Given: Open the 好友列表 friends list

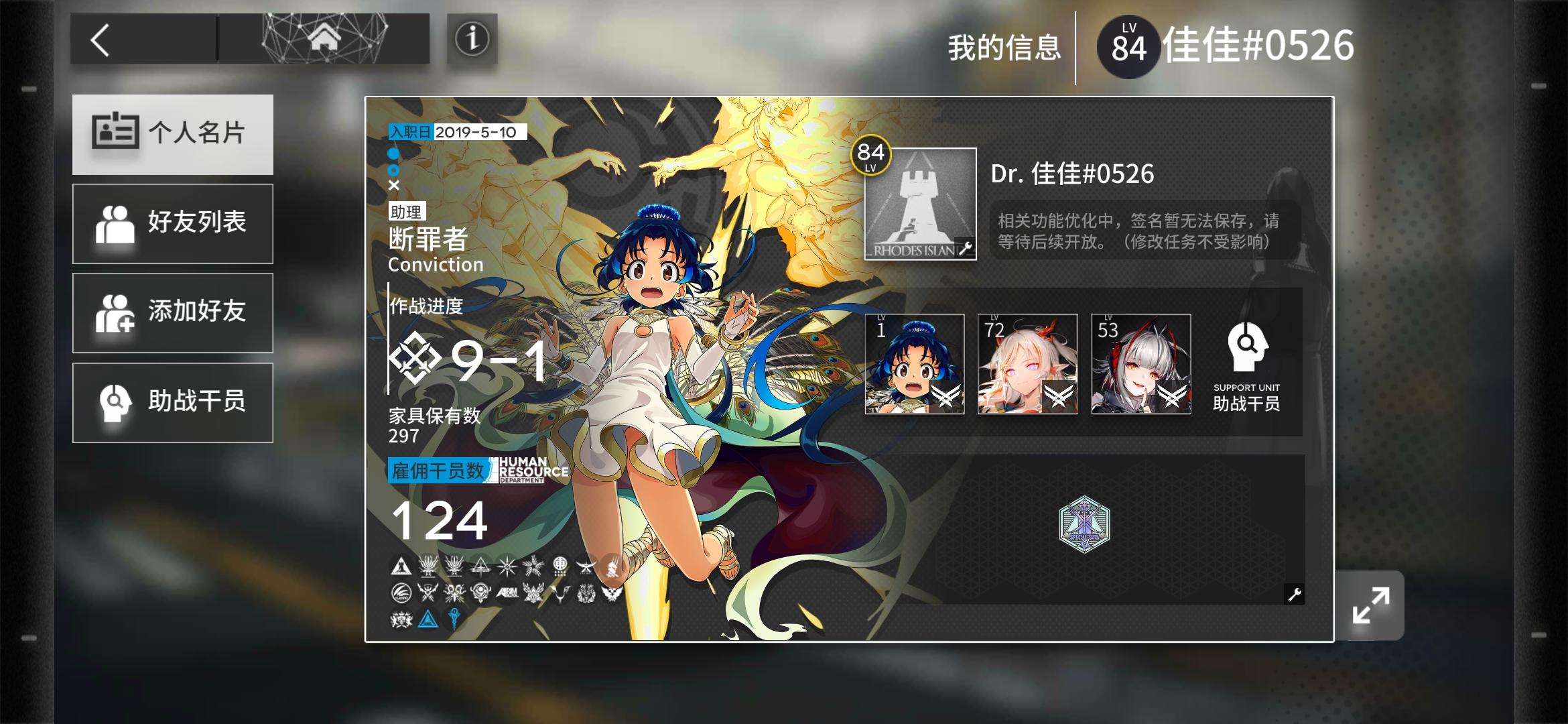Looking at the screenshot, I should tap(173, 223).
